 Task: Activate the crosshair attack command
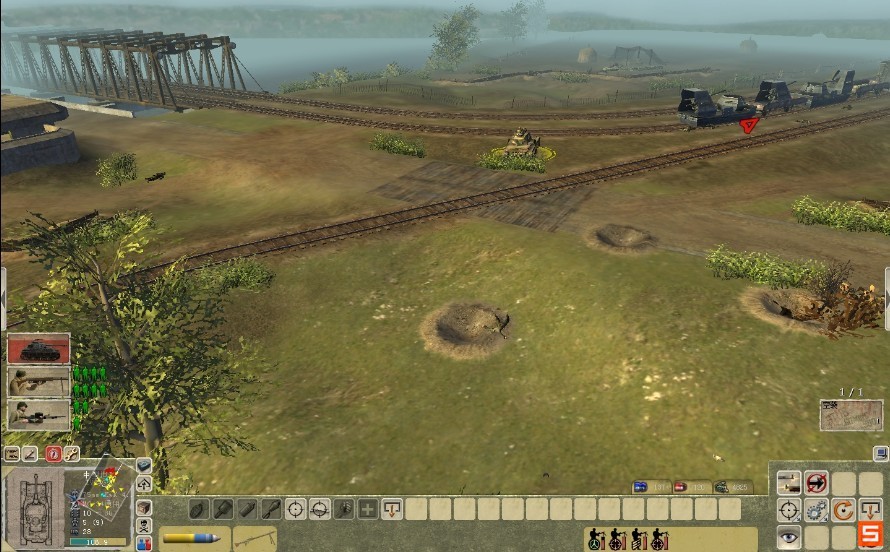coord(790,511)
